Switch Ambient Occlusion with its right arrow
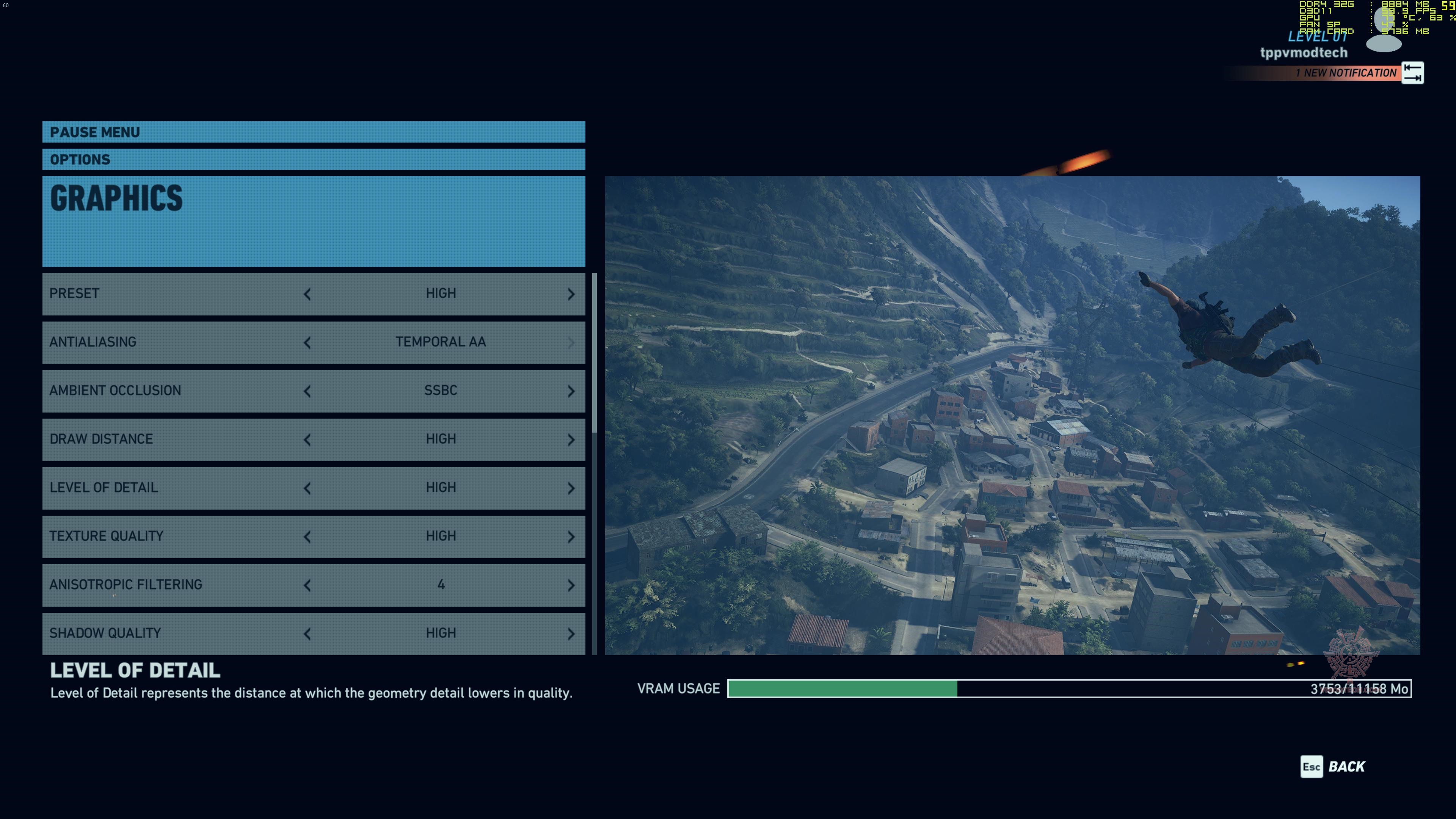 point(571,391)
